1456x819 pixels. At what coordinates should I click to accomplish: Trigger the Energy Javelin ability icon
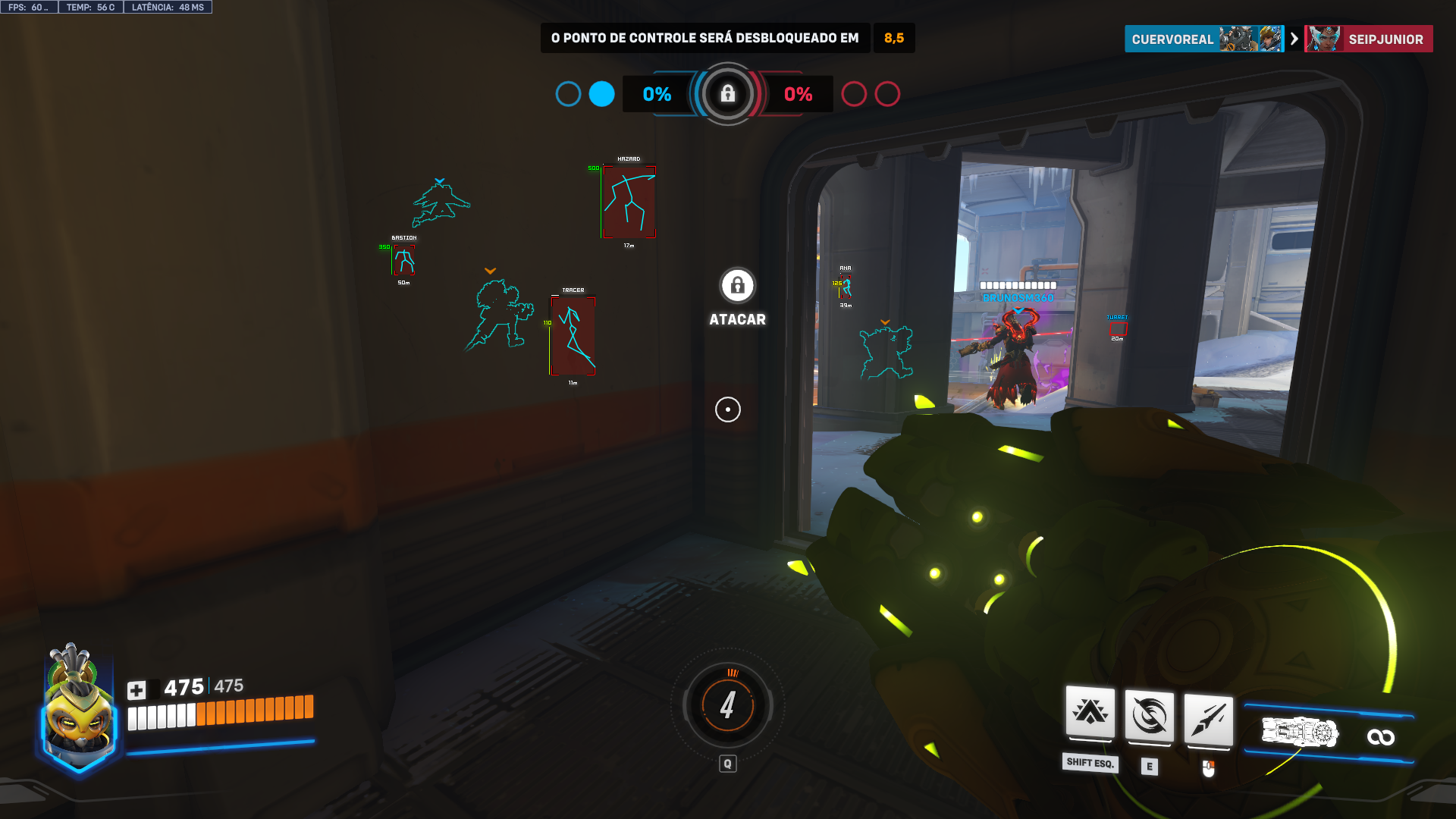[x=1208, y=718]
